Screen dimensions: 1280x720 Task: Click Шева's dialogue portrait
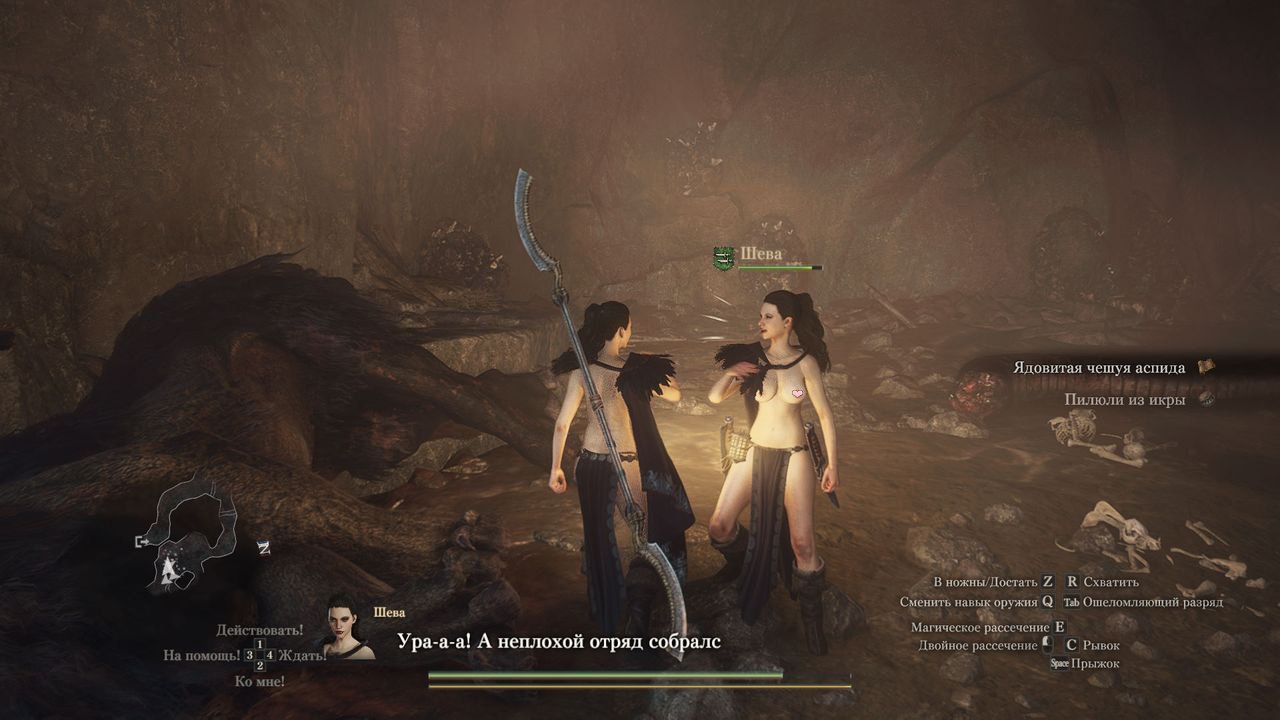348,629
